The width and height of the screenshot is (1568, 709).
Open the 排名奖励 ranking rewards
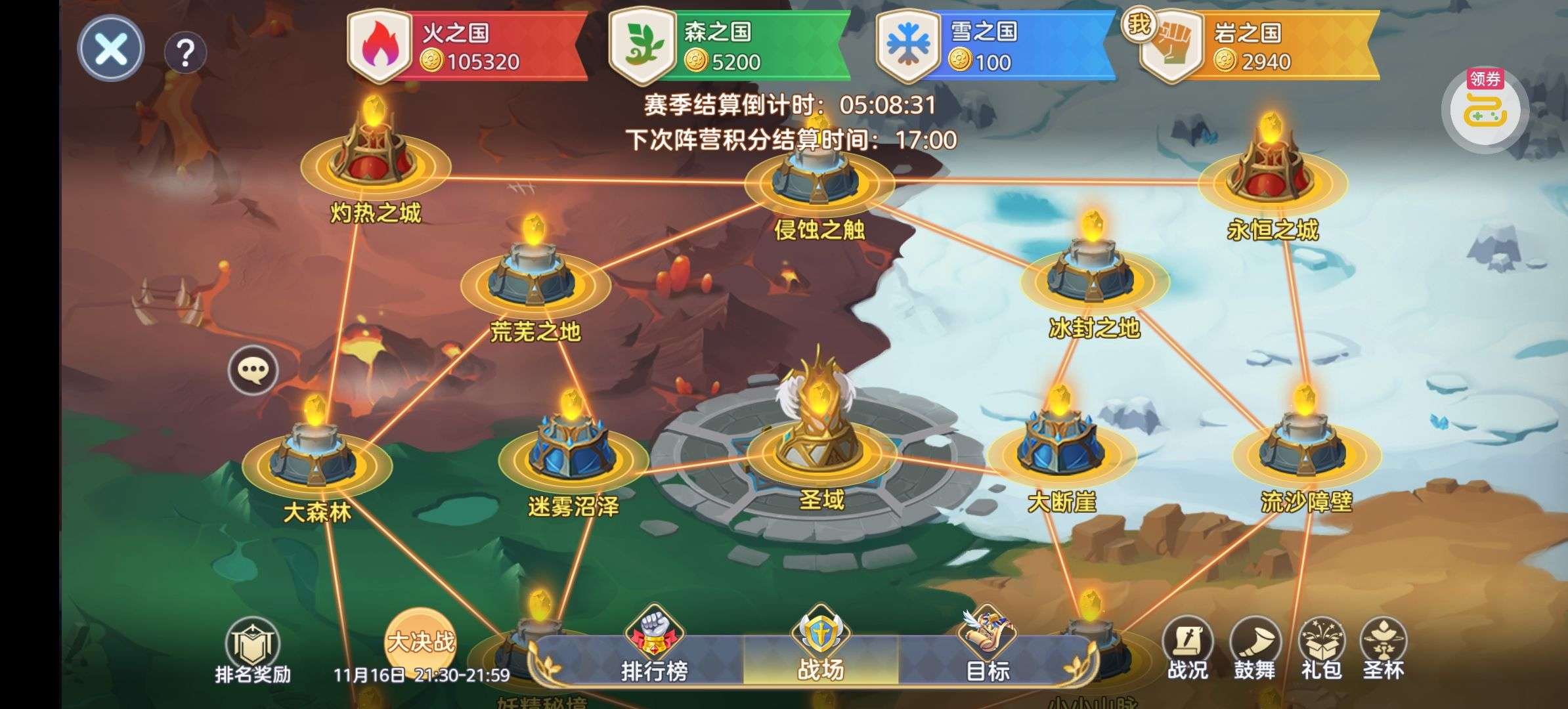click(x=253, y=651)
